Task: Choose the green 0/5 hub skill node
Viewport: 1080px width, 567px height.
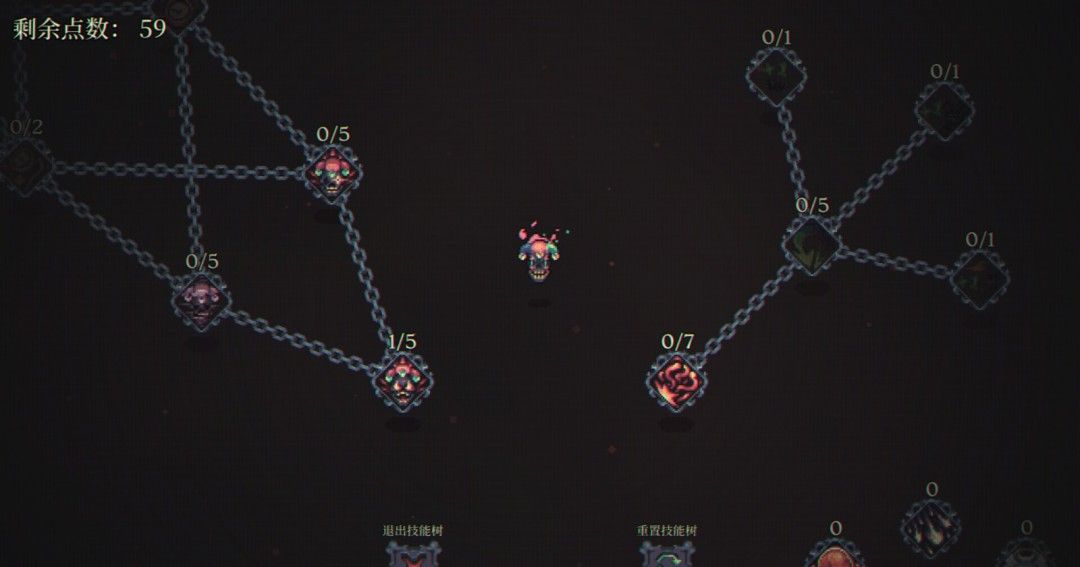Action: click(811, 244)
